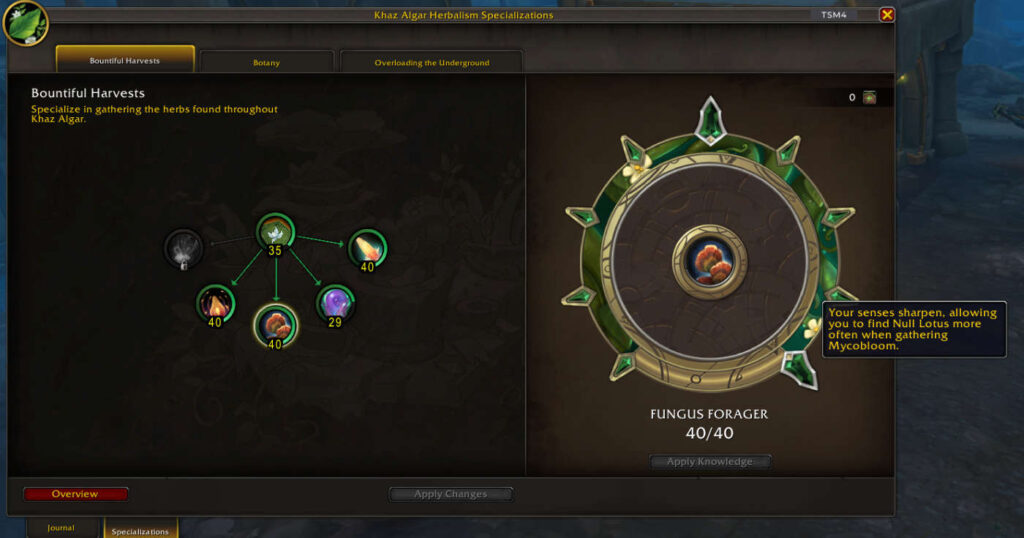Click the Apply Knowledge button
1024x538 pixels.
click(x=710, y=462)
